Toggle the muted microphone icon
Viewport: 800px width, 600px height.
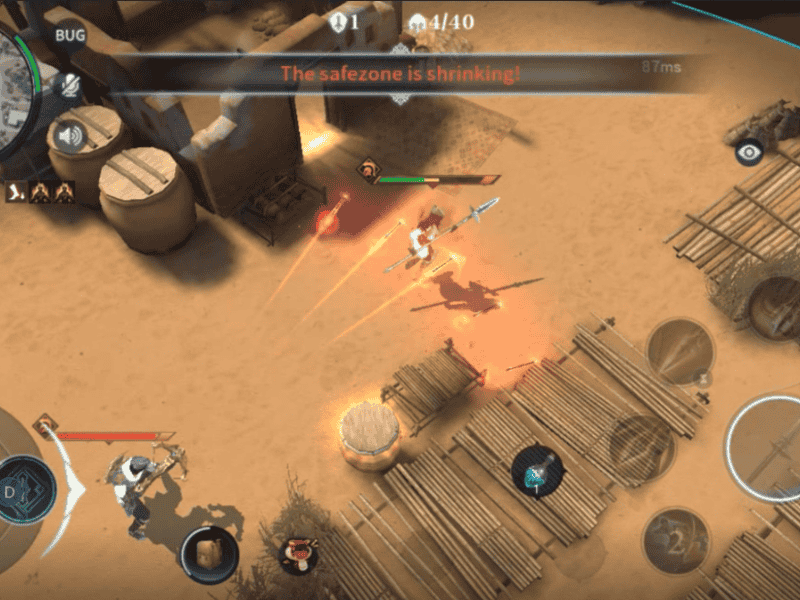click(70, 86)
